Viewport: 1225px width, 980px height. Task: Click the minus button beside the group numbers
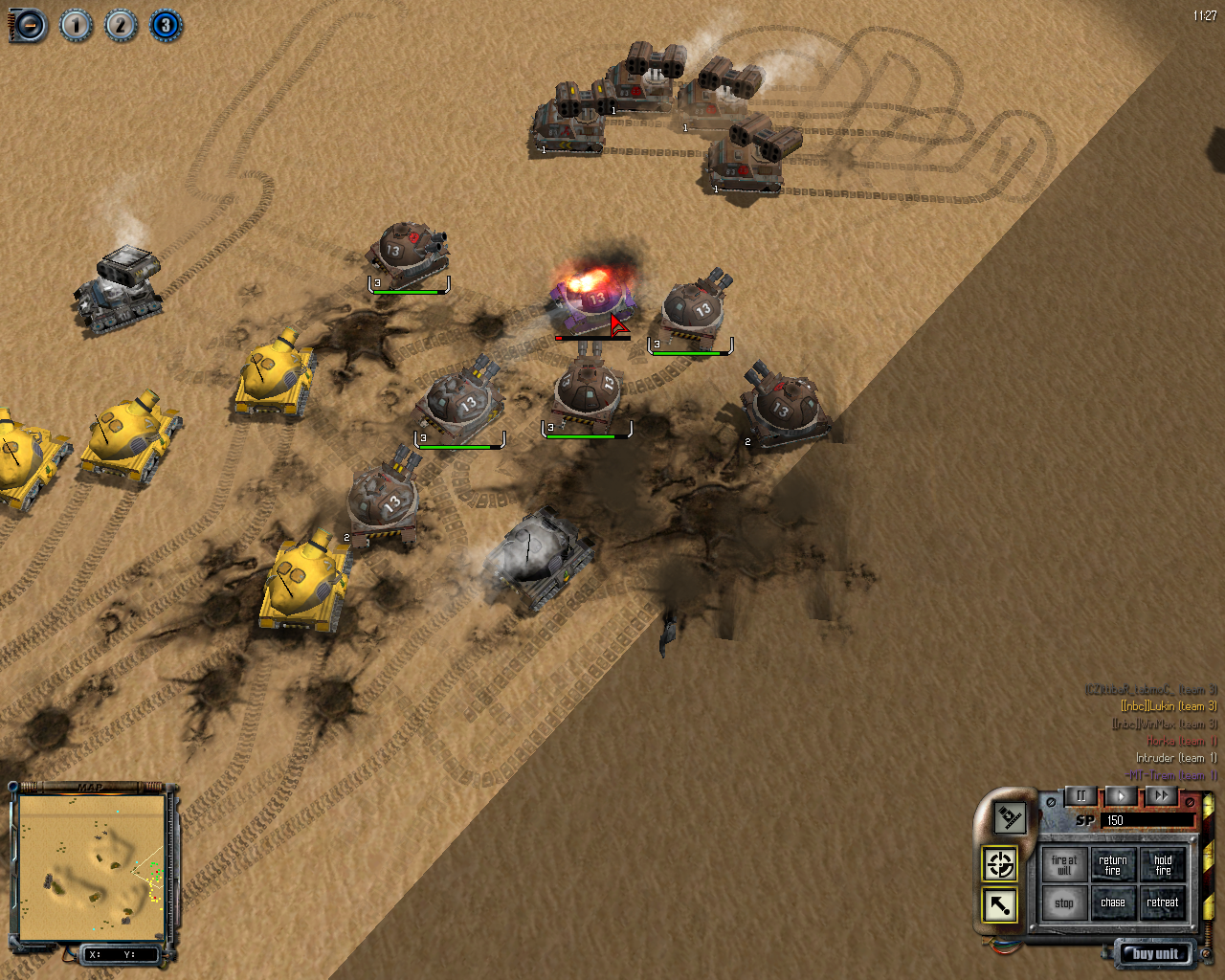[29, 25]
